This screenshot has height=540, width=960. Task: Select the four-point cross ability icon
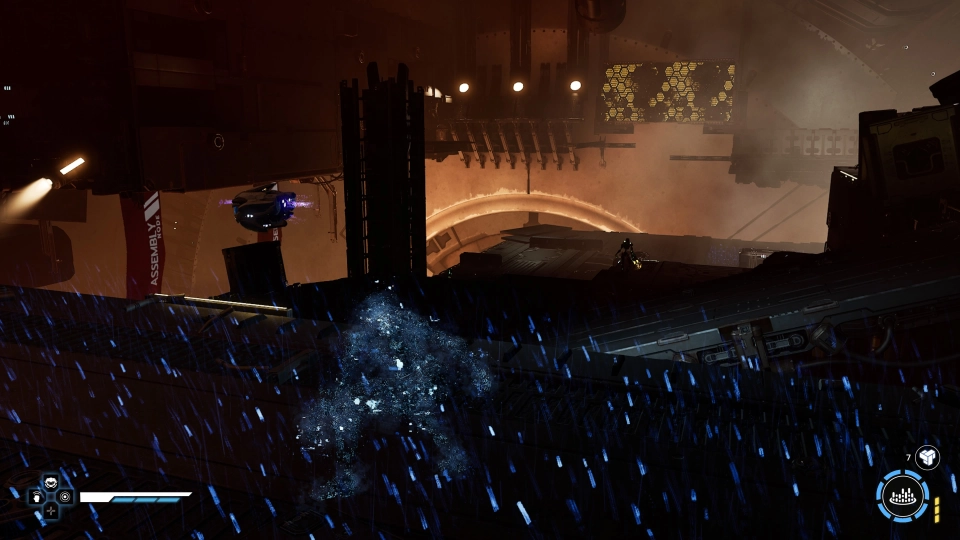[50, 509]
